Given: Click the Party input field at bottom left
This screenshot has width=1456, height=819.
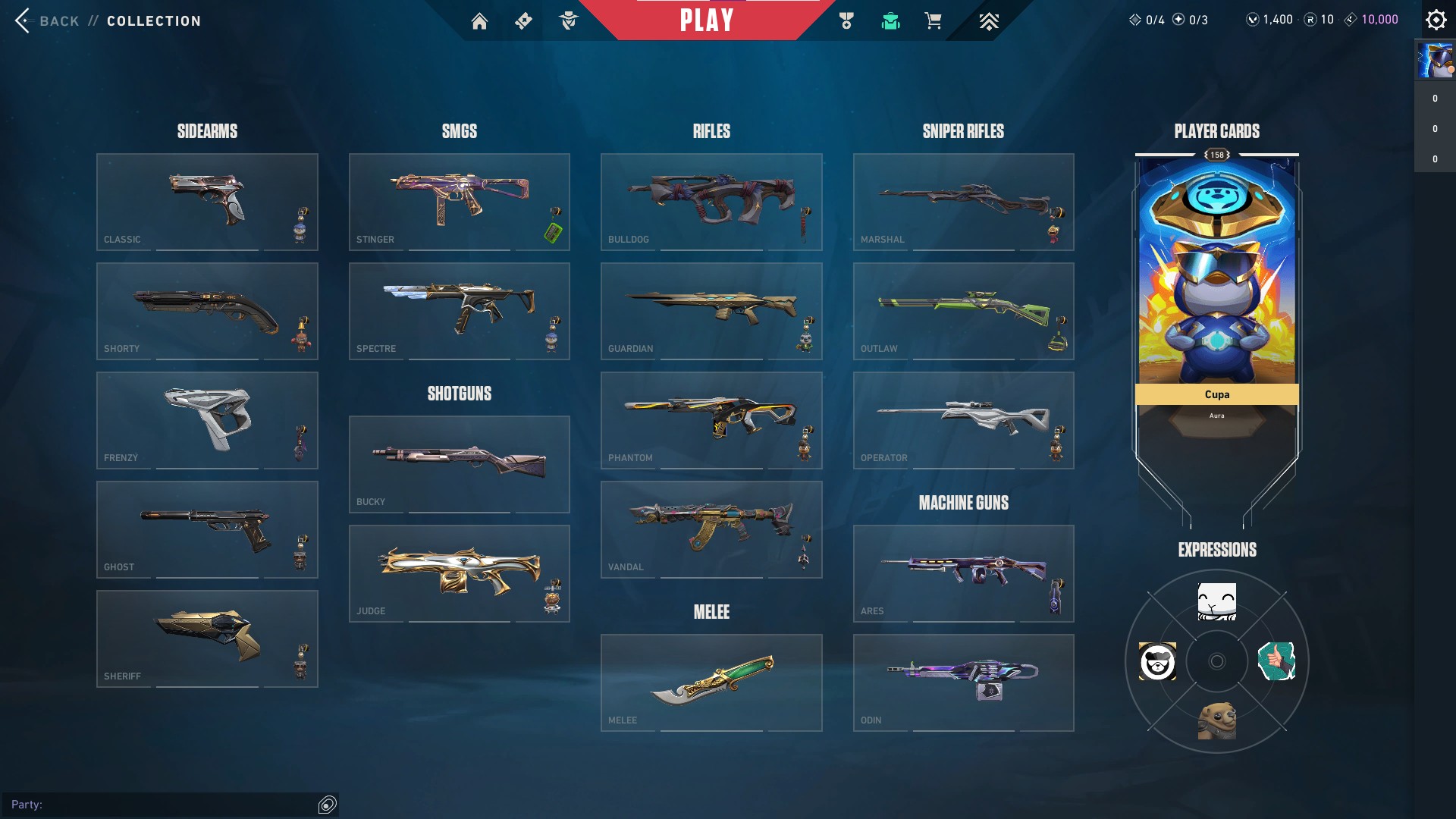Looking at the screenshot, I should click(167, 805).
